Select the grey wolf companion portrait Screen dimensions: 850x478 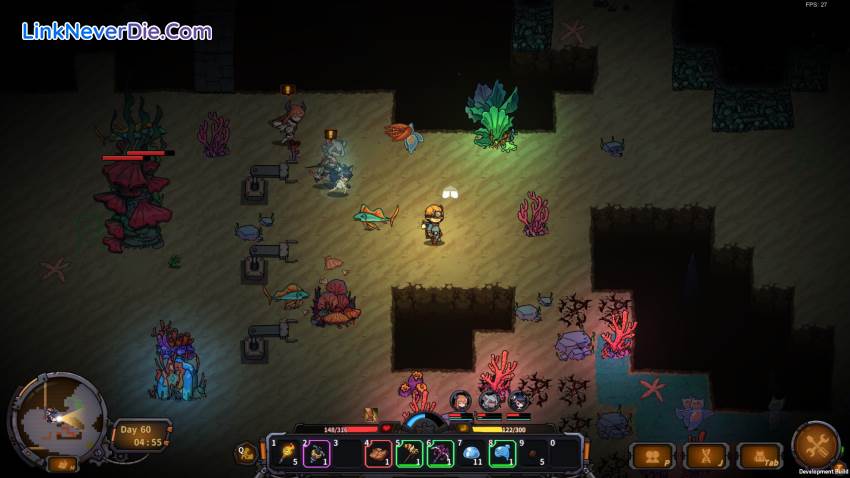(x=489, y=401)
